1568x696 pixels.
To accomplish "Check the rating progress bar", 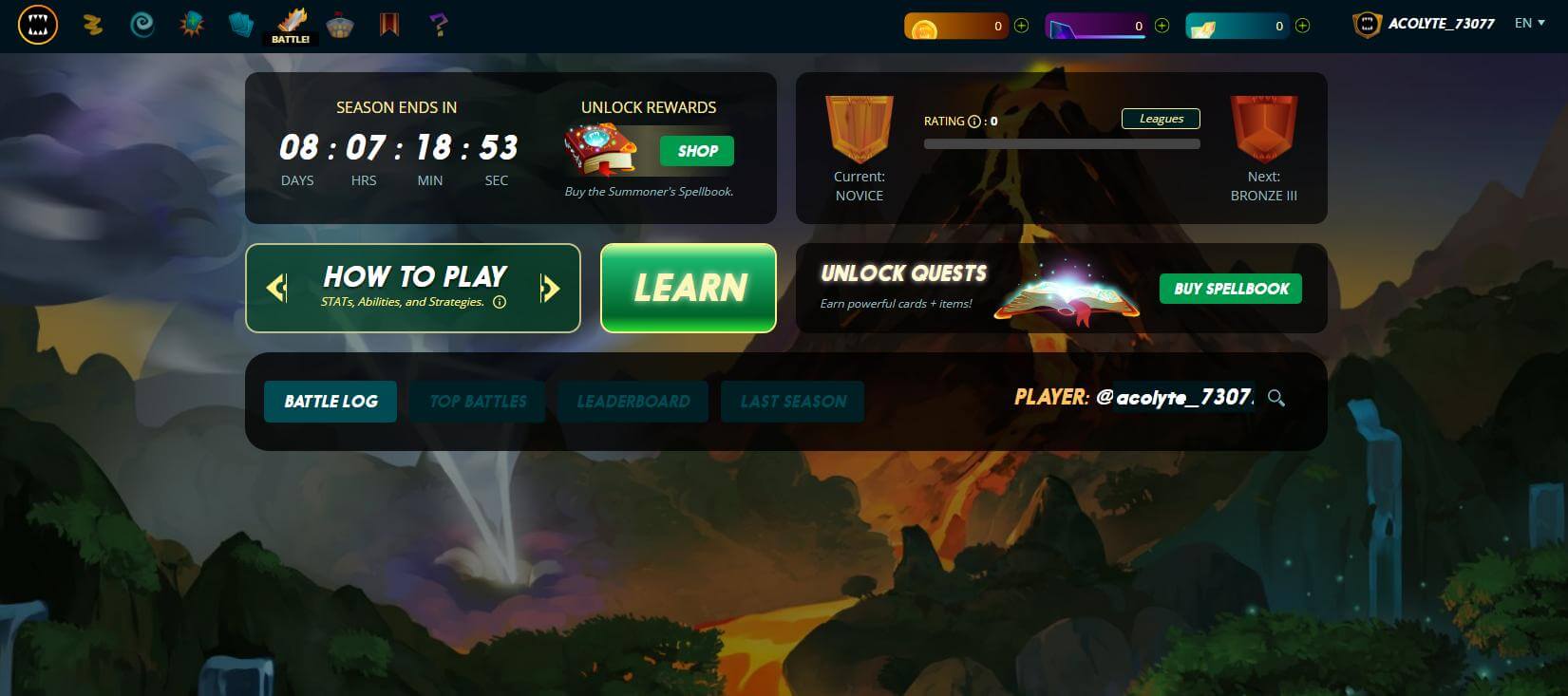I will [1061, 143].
